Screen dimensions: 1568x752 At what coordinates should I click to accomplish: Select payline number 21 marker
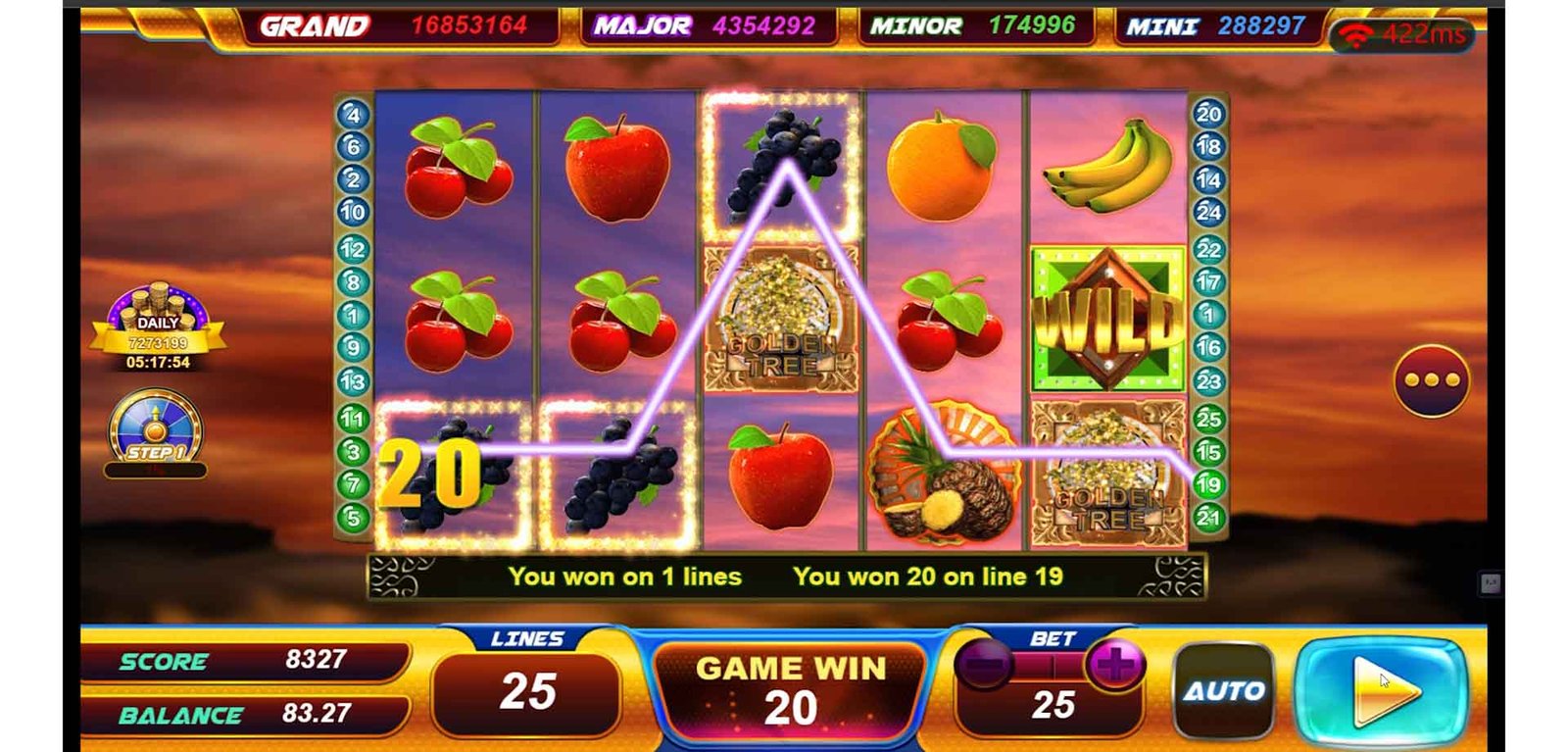click(1208, 517)
